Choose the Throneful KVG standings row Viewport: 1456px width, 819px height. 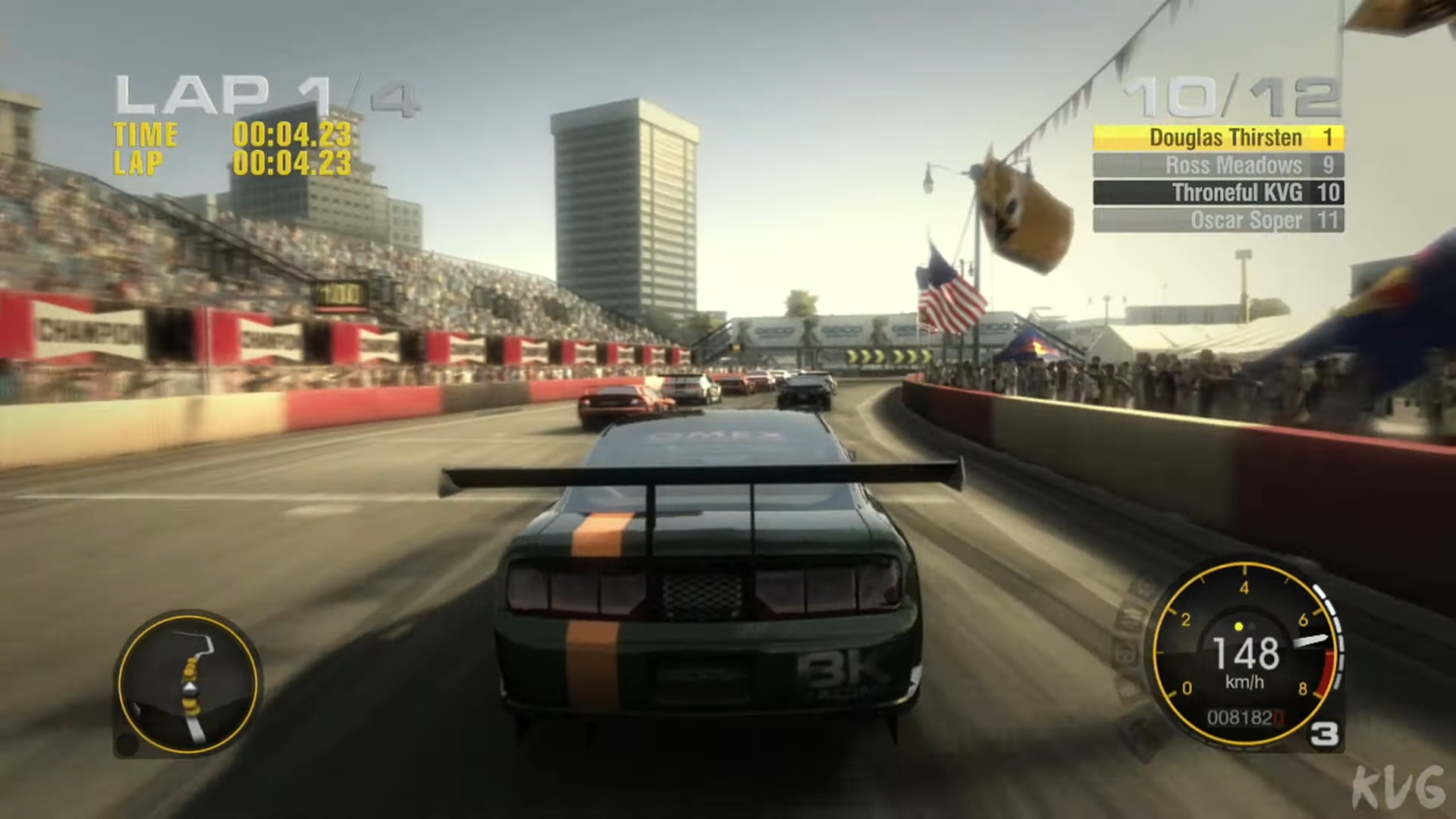click(x=1218, y=193)
